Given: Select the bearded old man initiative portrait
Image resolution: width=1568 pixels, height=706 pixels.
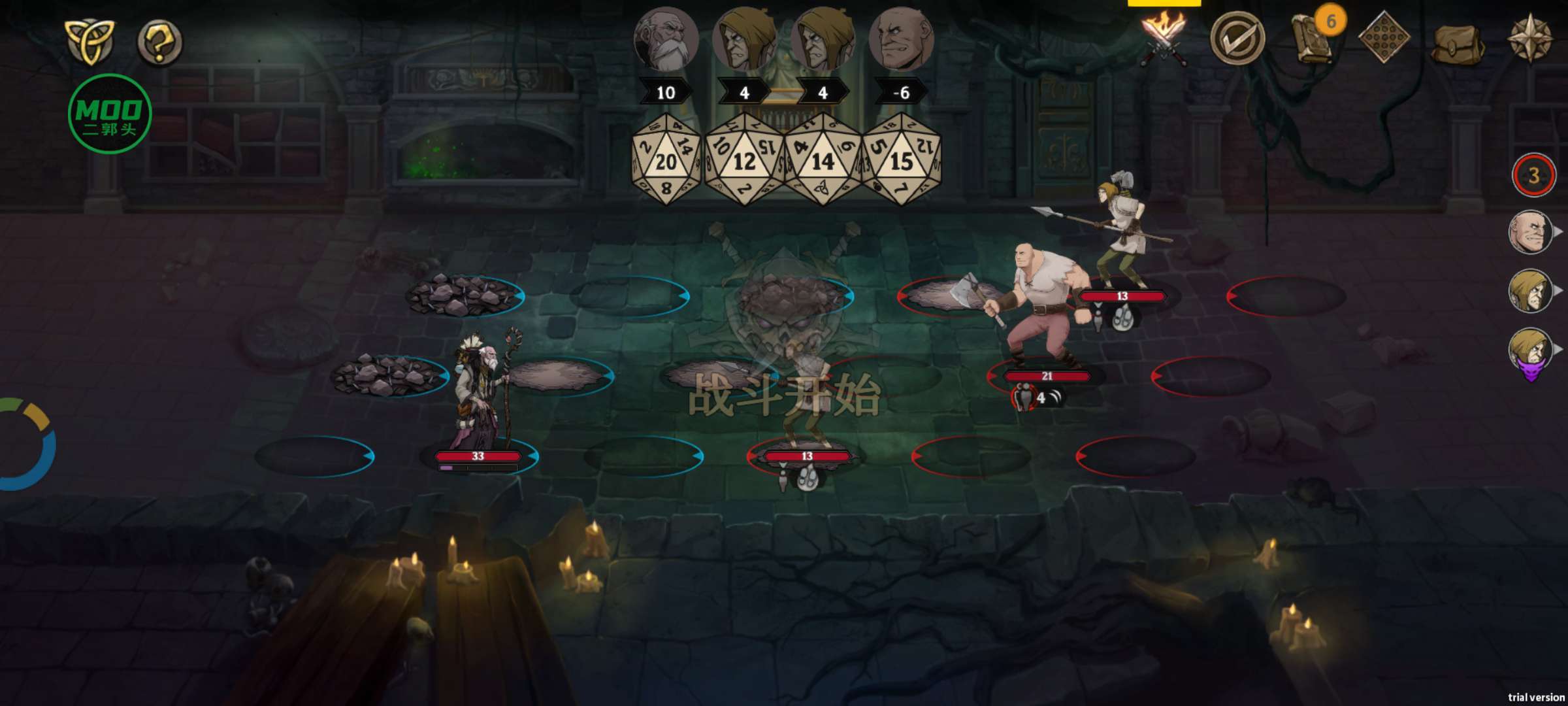Looking at the screenshot, I should [x=666, y=39].
